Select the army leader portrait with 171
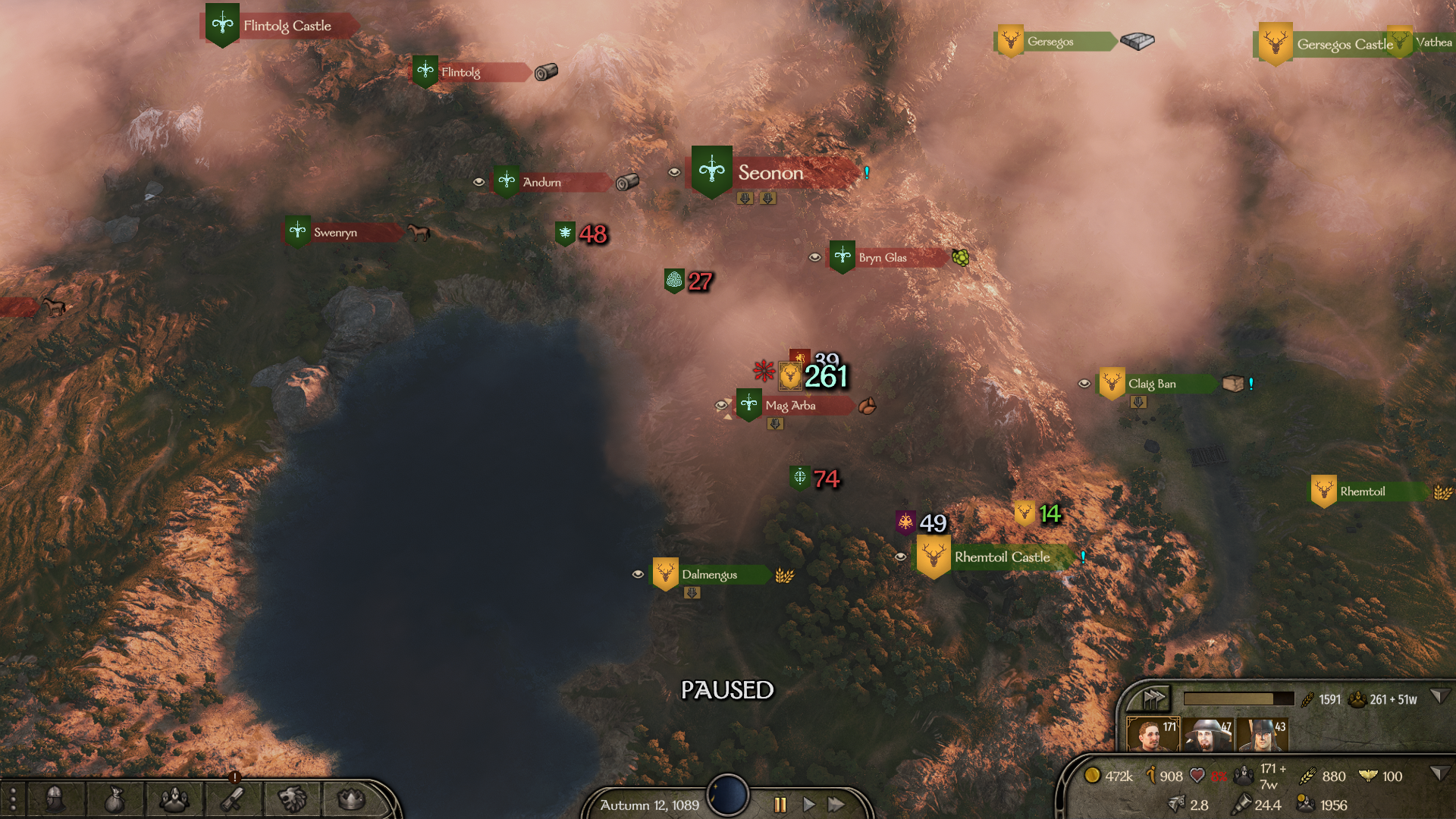This screenshot has height=819, width=1456. (1152, 734)
